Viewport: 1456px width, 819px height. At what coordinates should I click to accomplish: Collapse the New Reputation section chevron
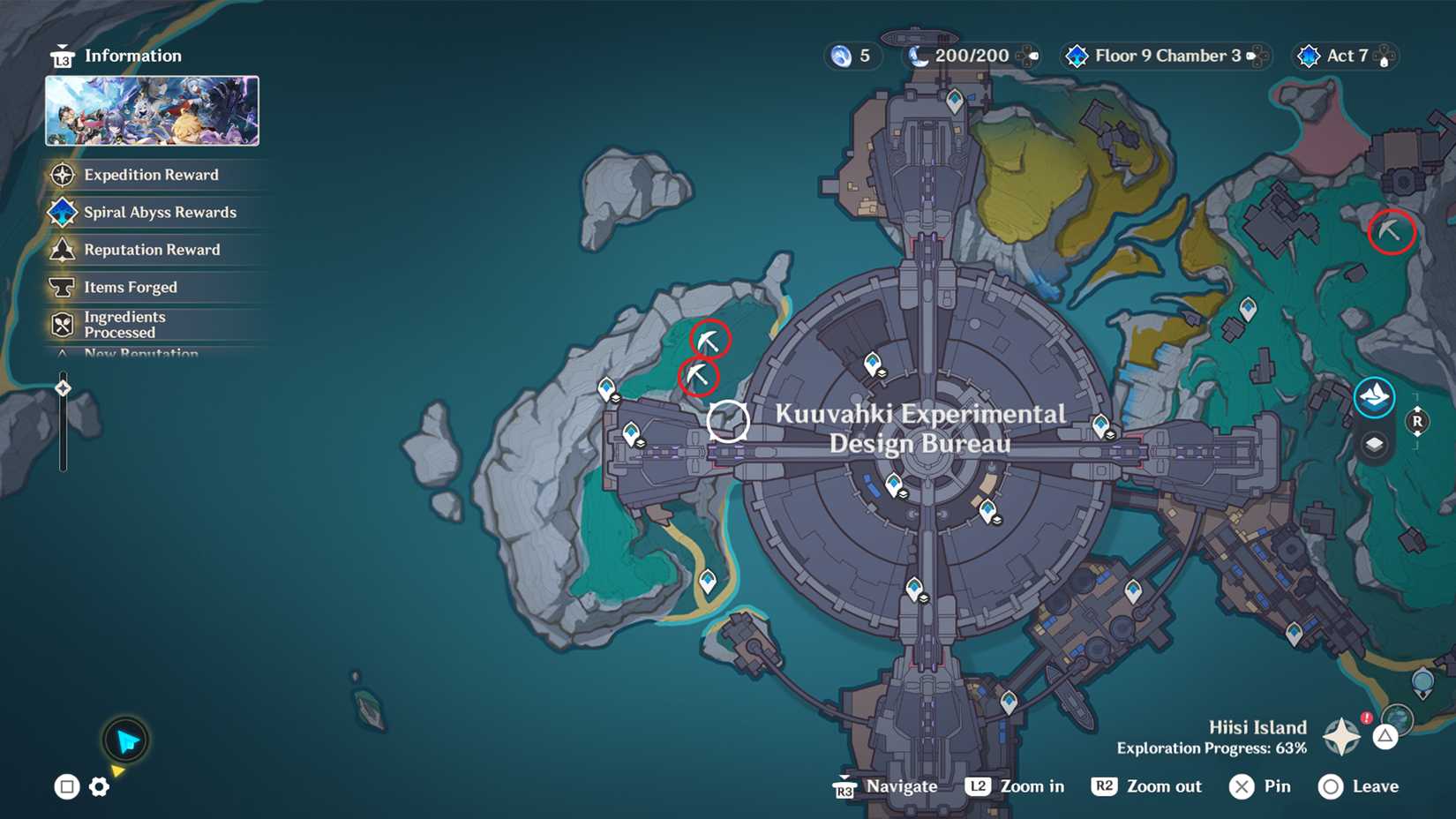[x=61, y=352]
